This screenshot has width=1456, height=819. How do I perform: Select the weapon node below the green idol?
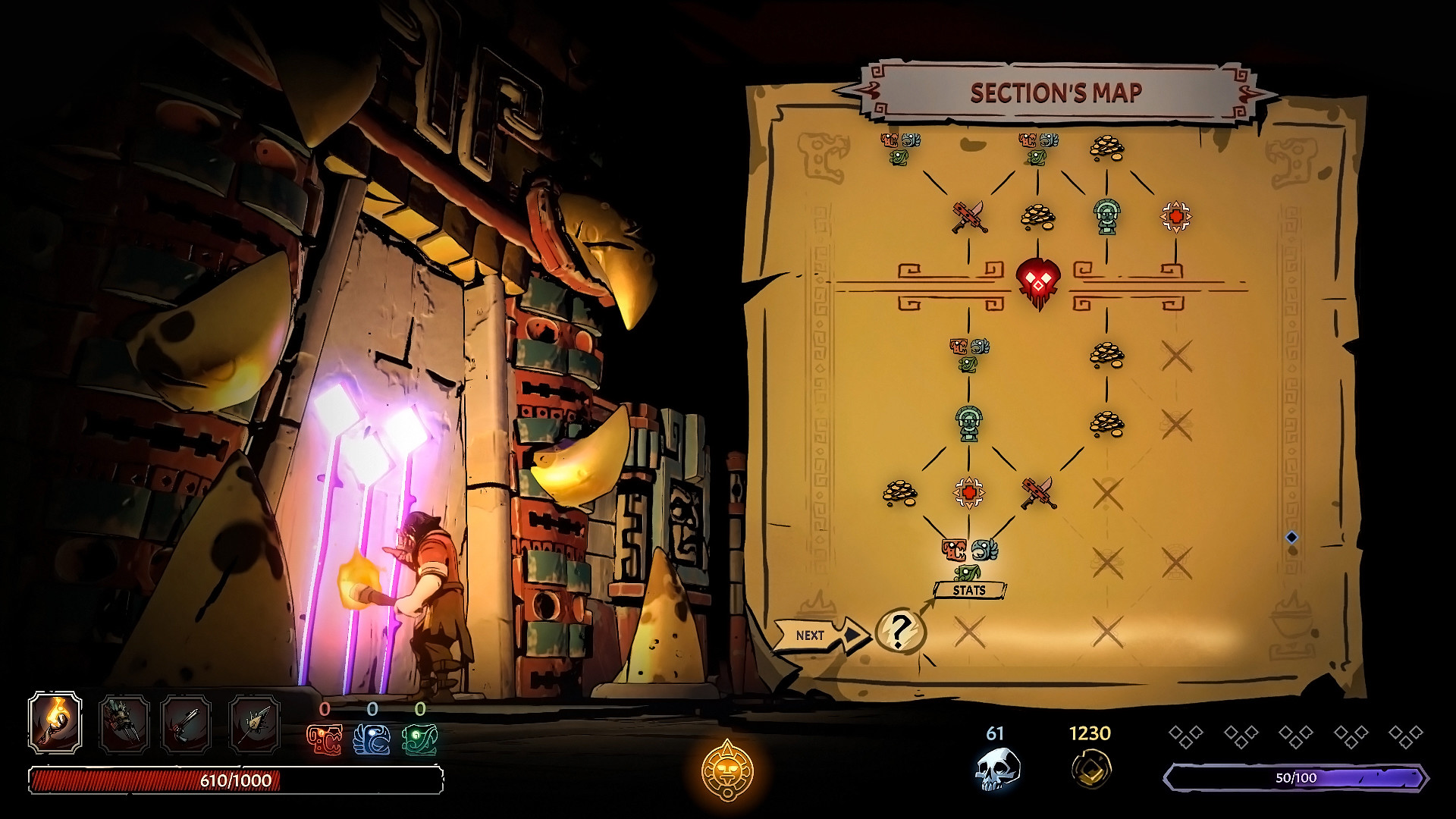[x=1038, y=493]
